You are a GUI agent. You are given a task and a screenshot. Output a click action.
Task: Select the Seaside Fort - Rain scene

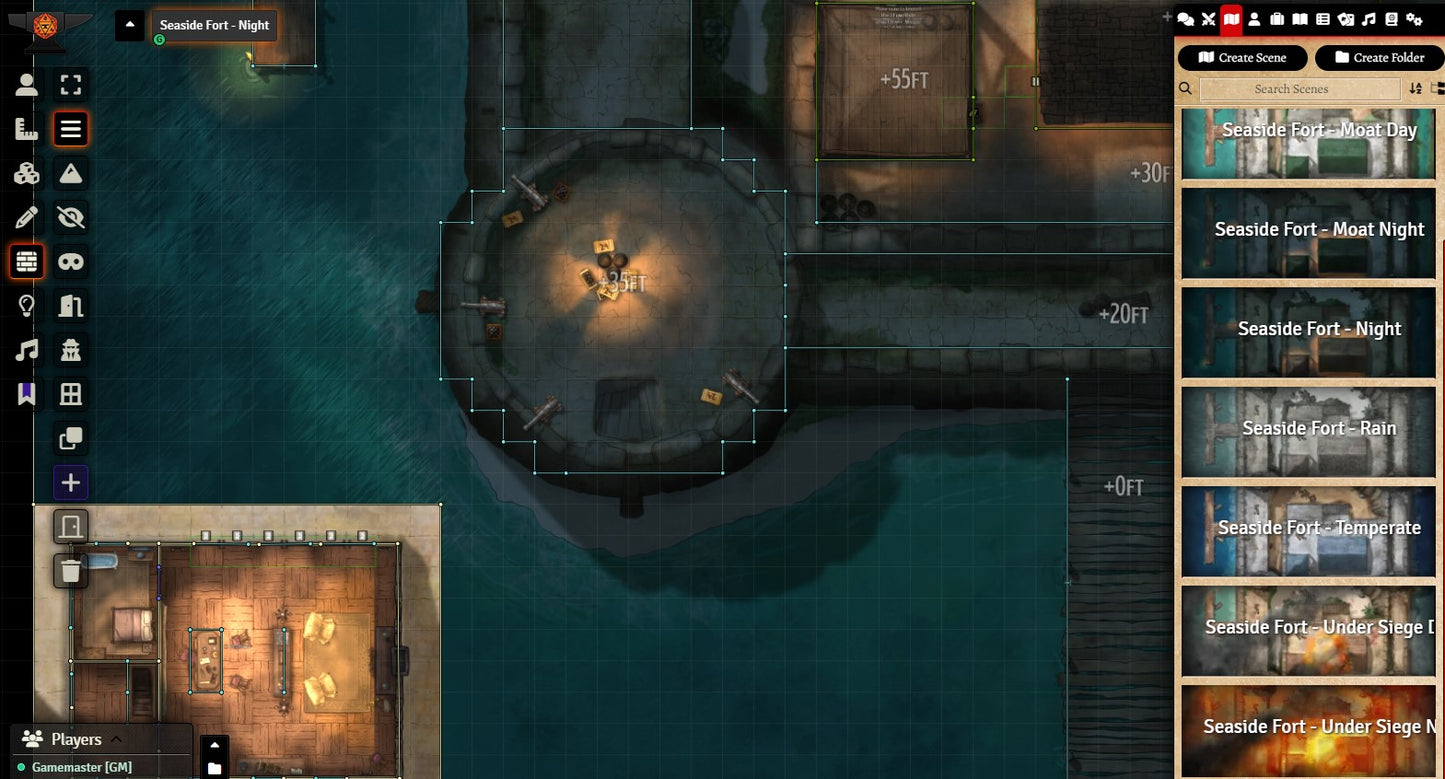pos(1309,432)
